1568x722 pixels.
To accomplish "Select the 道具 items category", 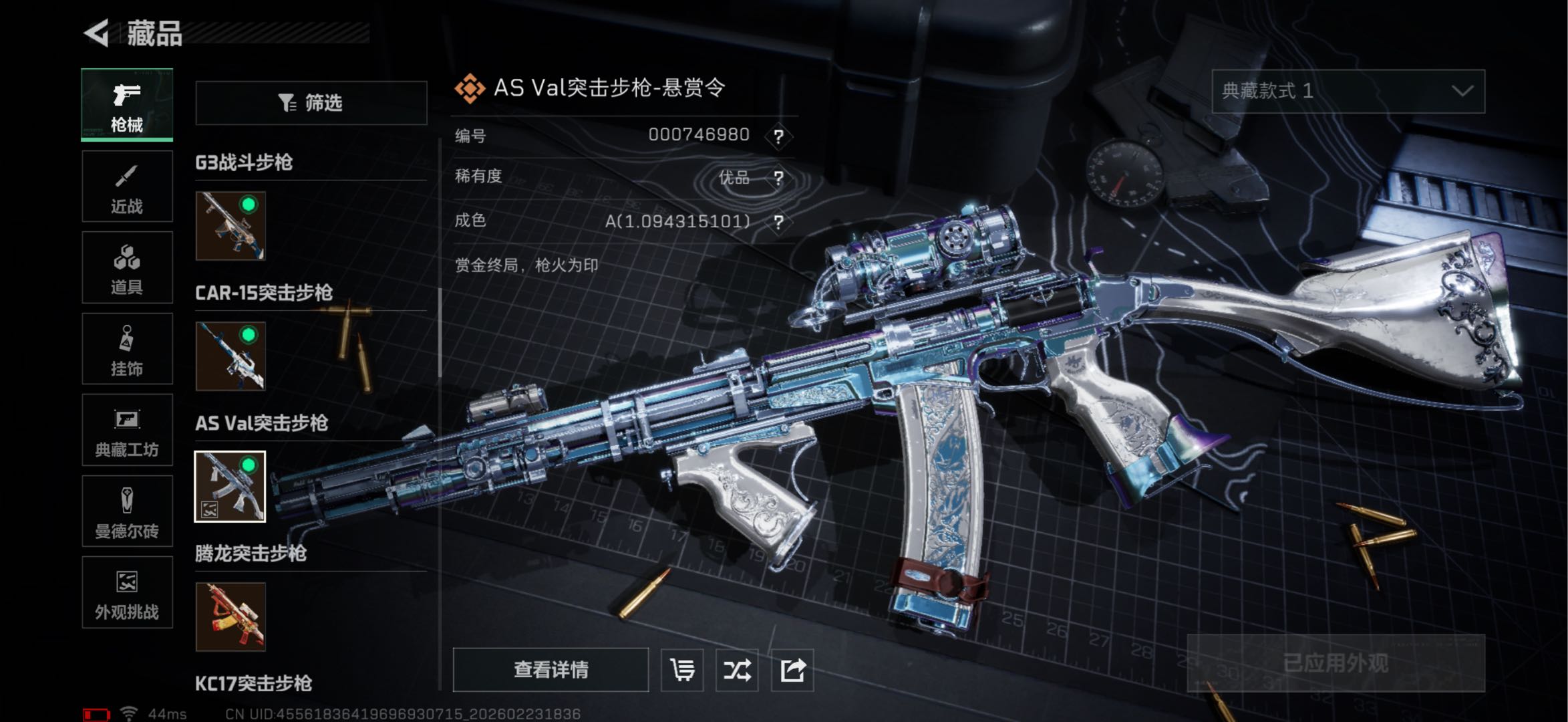I will [127, 267].
